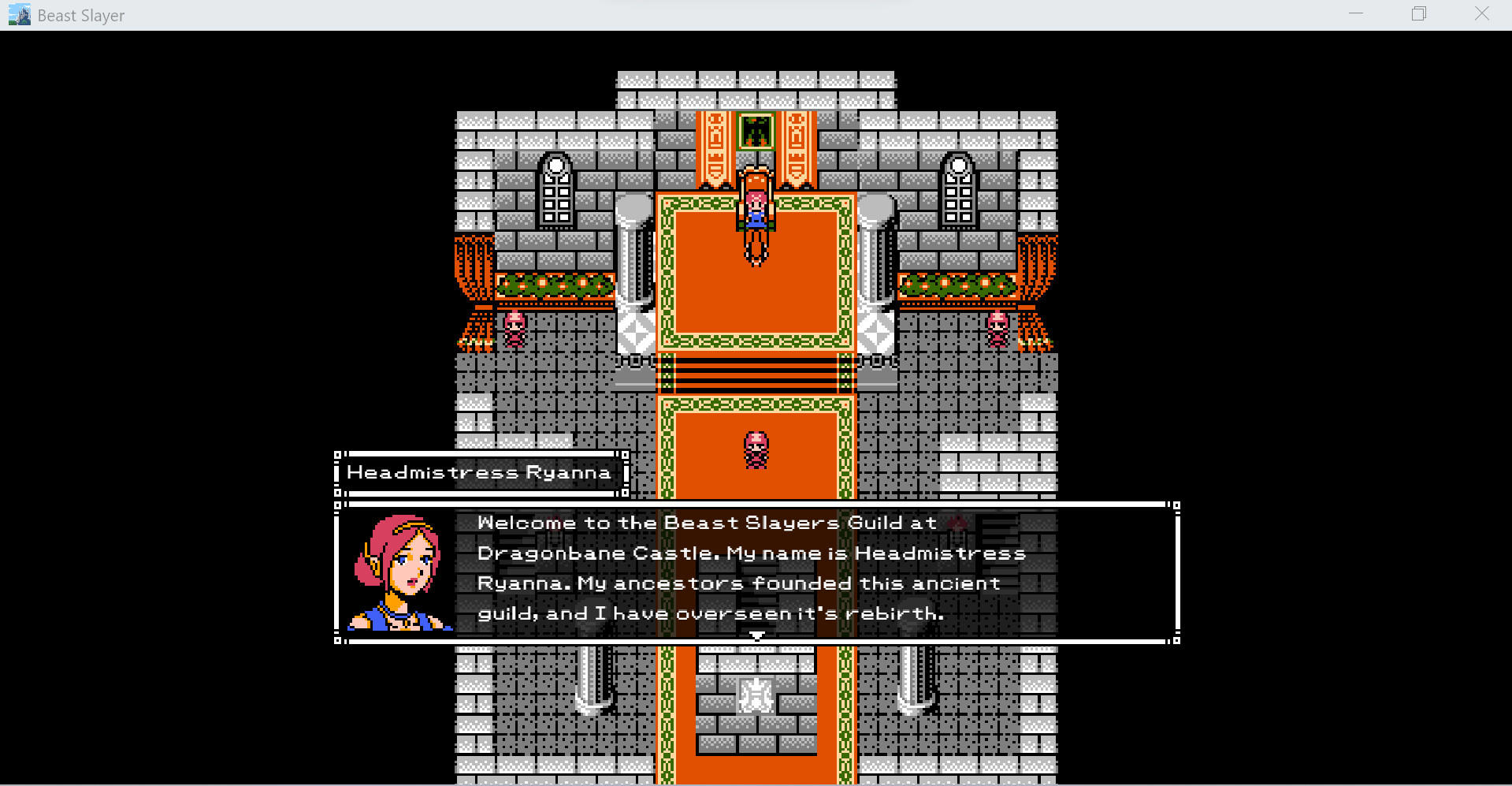Click the guard sprite on the left garden
The image size is (1512, 786).
point(515,327)
